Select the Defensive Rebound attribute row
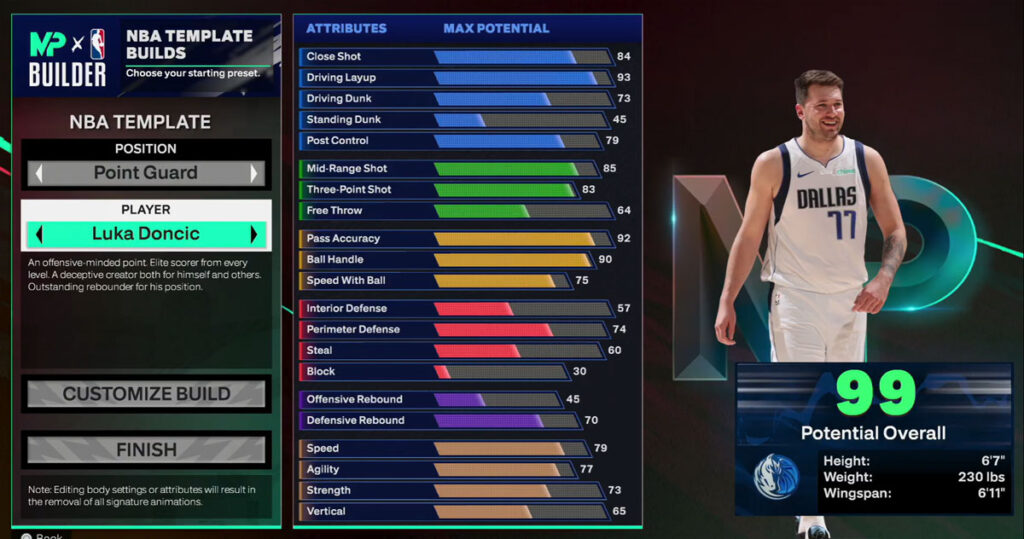The width and height of the screenshot is (1024, 539). pos(455,421)
